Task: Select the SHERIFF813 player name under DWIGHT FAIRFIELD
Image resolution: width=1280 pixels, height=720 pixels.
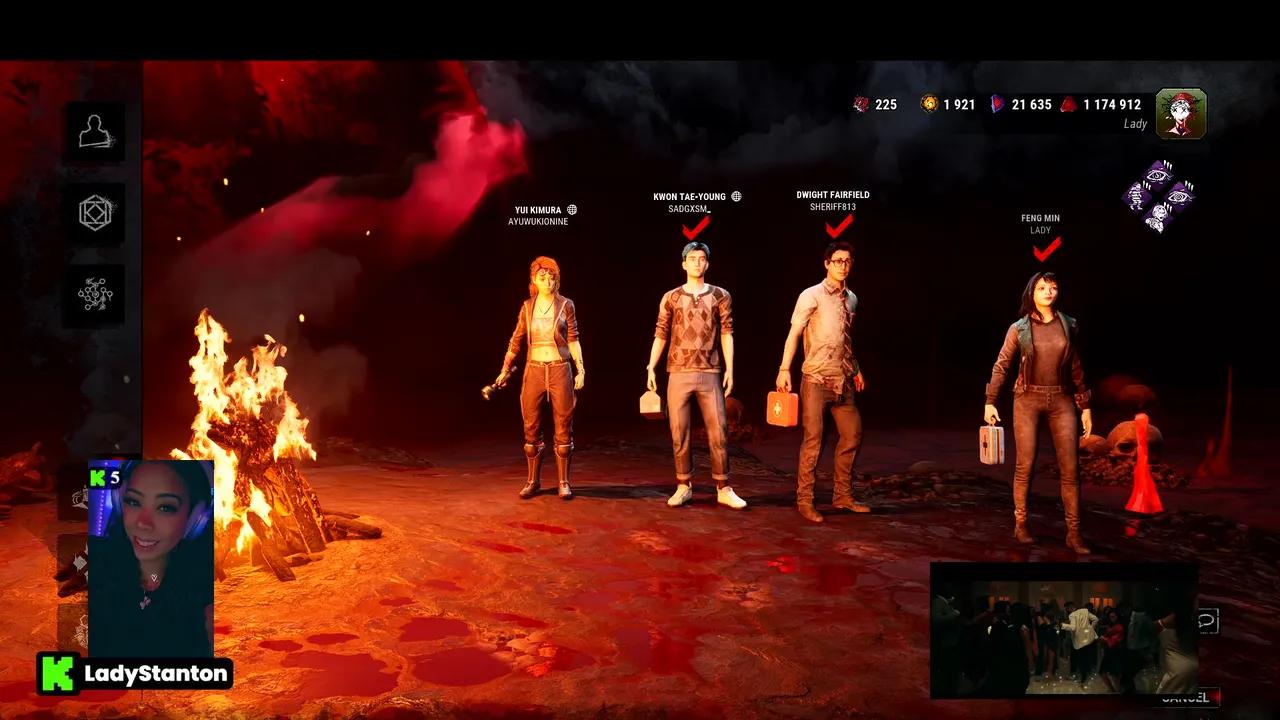Action: [x=831, y=205]
